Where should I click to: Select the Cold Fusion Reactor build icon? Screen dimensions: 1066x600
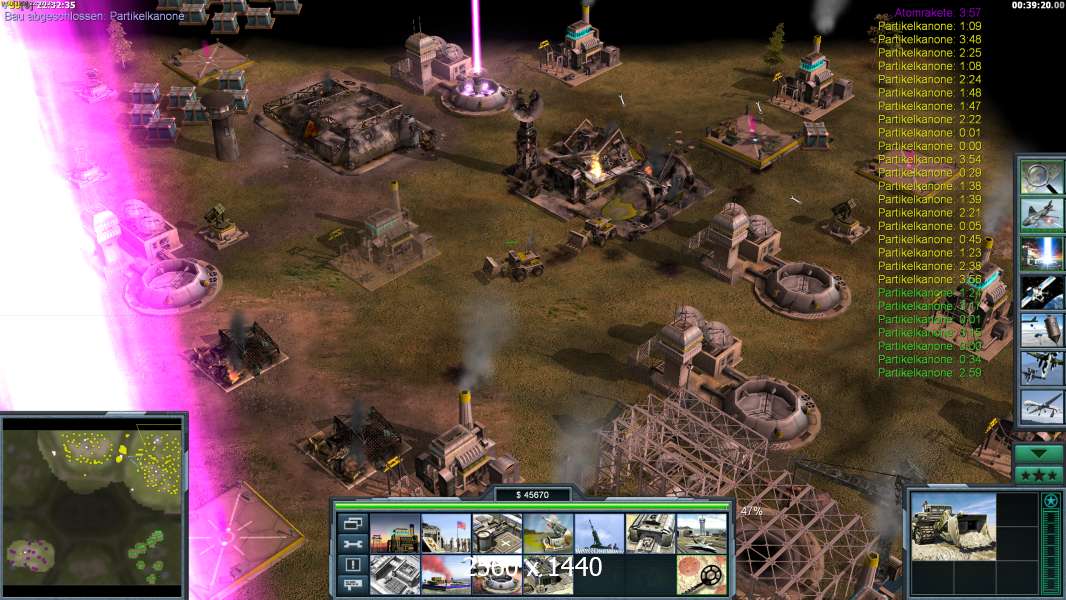click(395, 534)
